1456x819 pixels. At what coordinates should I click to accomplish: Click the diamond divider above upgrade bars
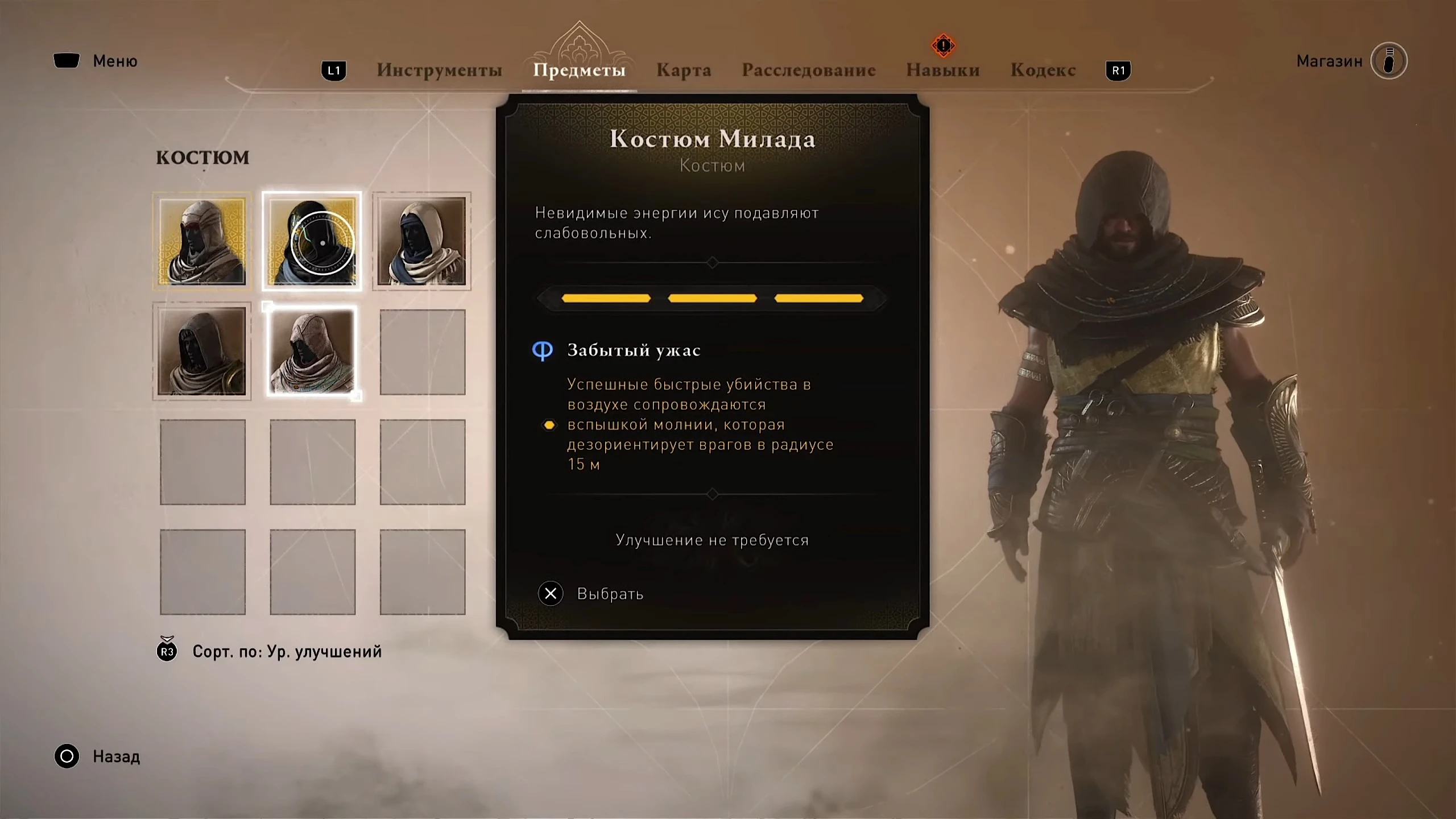tap(712, 263)
